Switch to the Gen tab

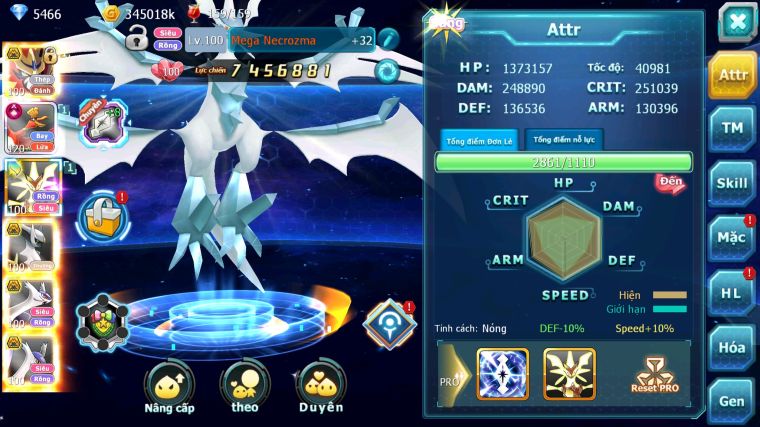[x=732, y=400]
